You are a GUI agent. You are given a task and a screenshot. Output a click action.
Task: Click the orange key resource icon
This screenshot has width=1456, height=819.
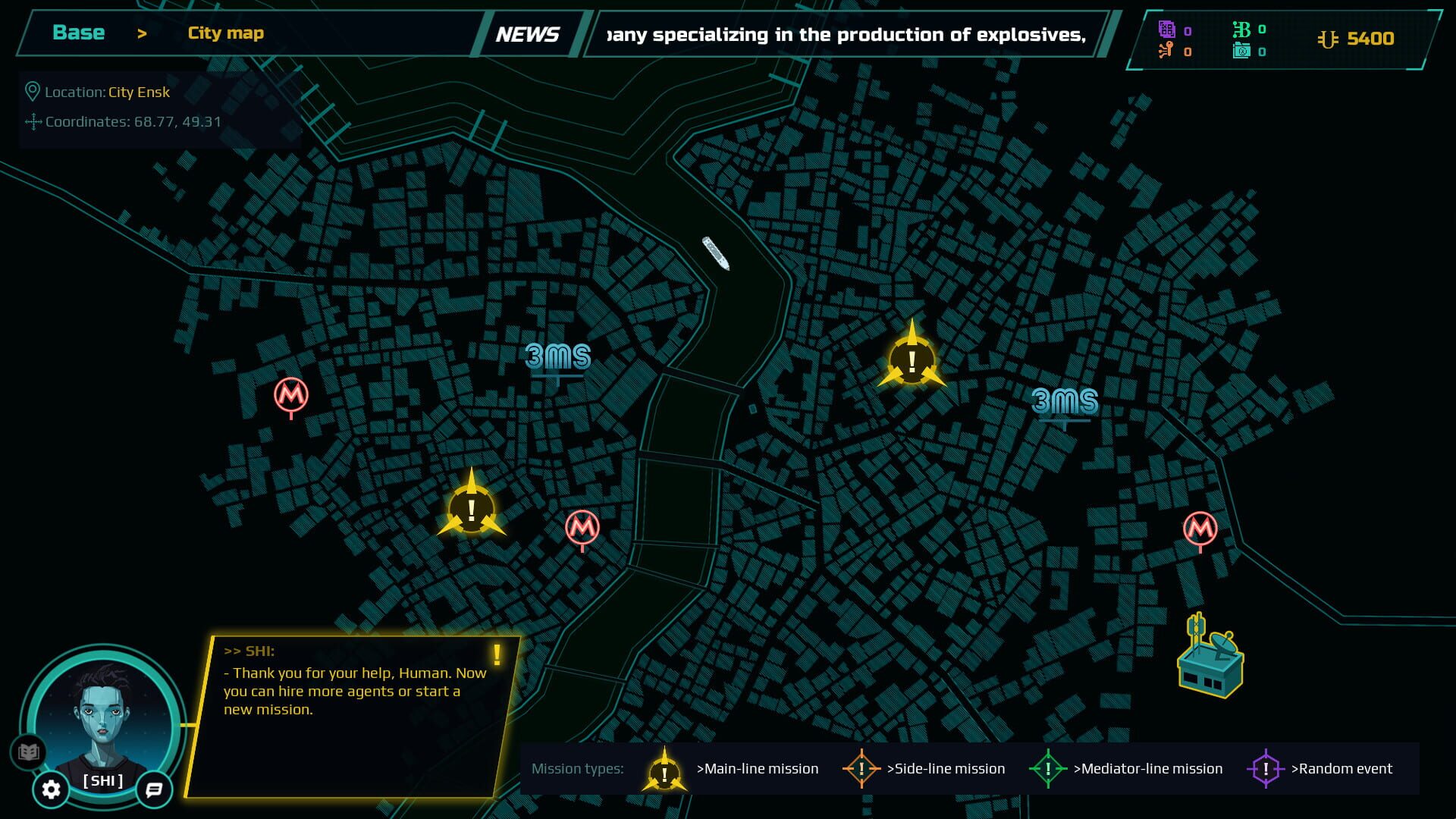tap(1166, 52)
